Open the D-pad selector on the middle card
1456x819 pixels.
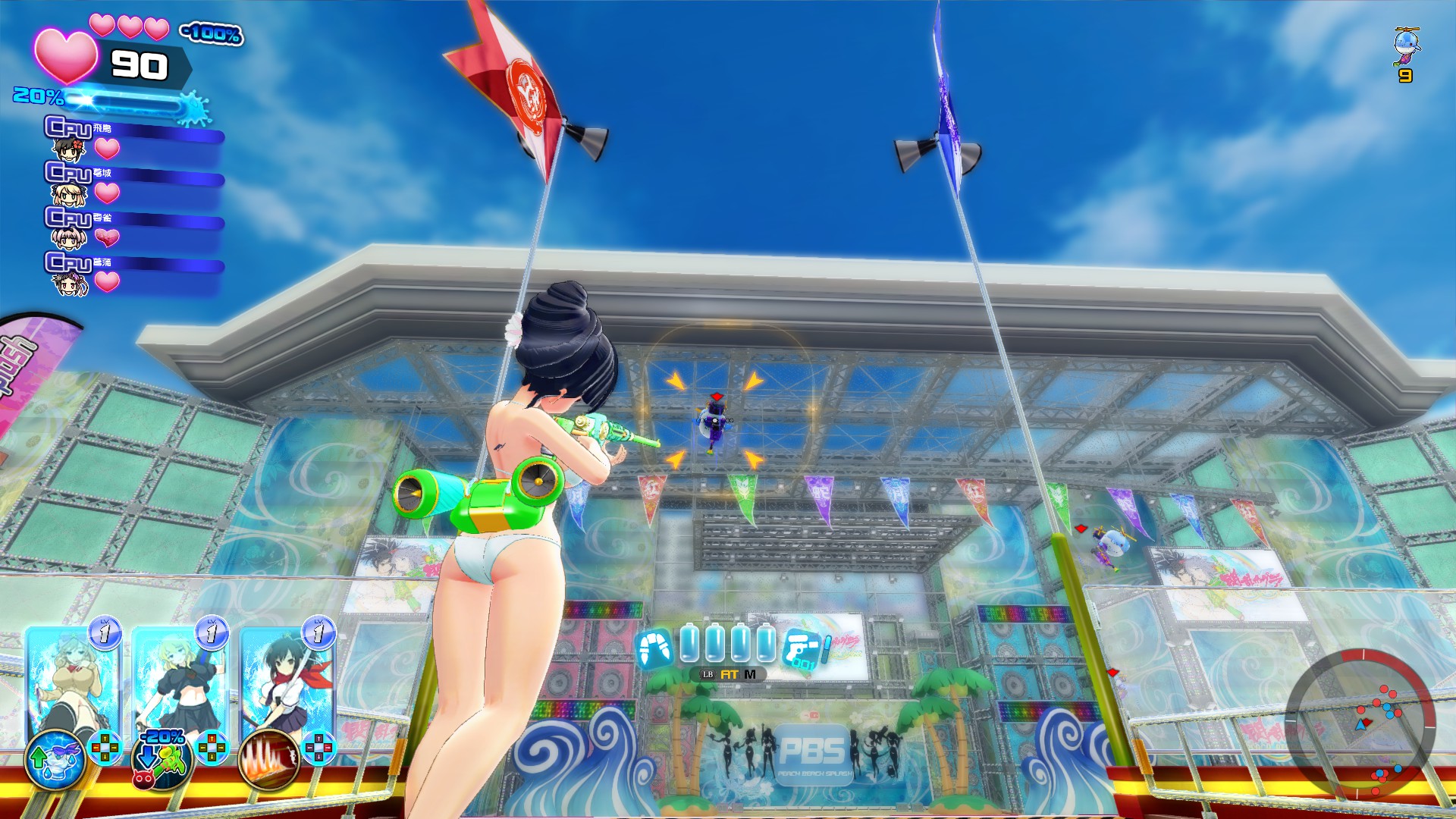(212, 748)
